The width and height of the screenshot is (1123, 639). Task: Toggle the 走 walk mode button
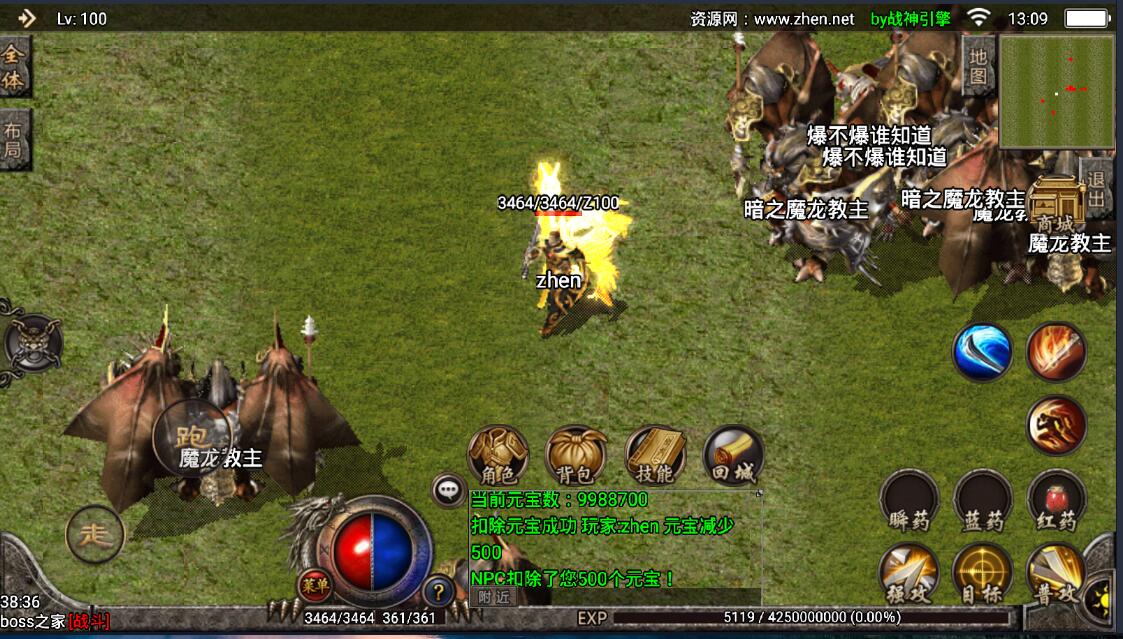(95, 535)
